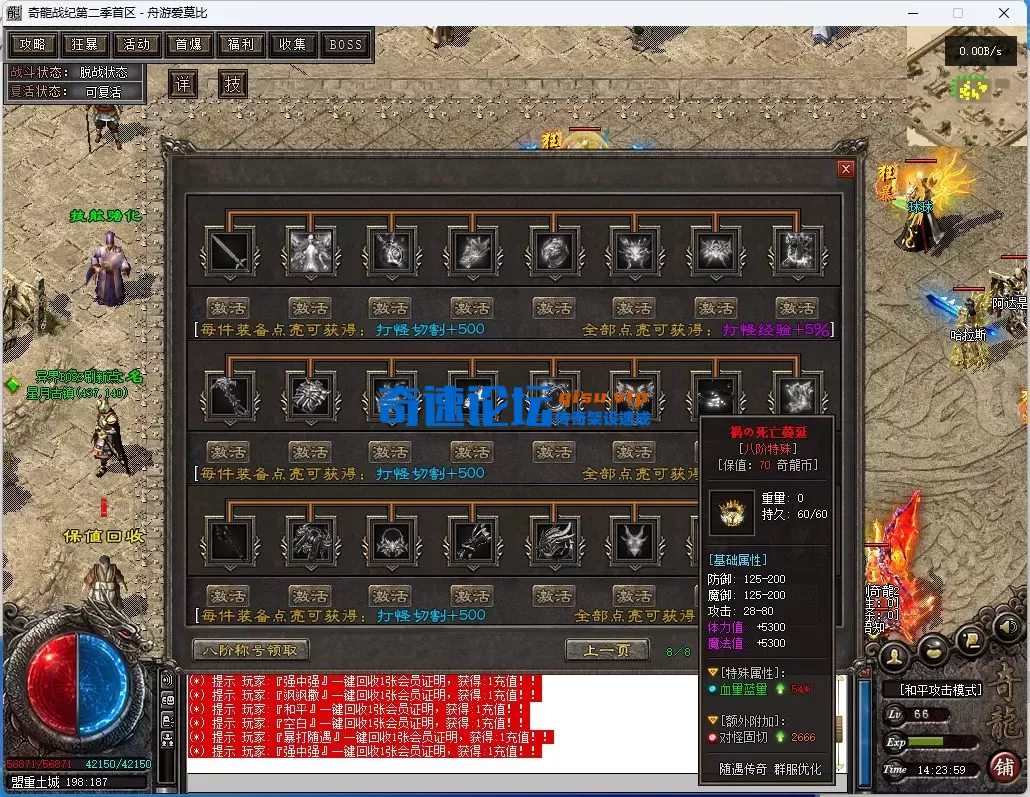The image size is (1030, 797).
Task: Claim the 八阶称号领取 title reward
Action: pos(251,650)
